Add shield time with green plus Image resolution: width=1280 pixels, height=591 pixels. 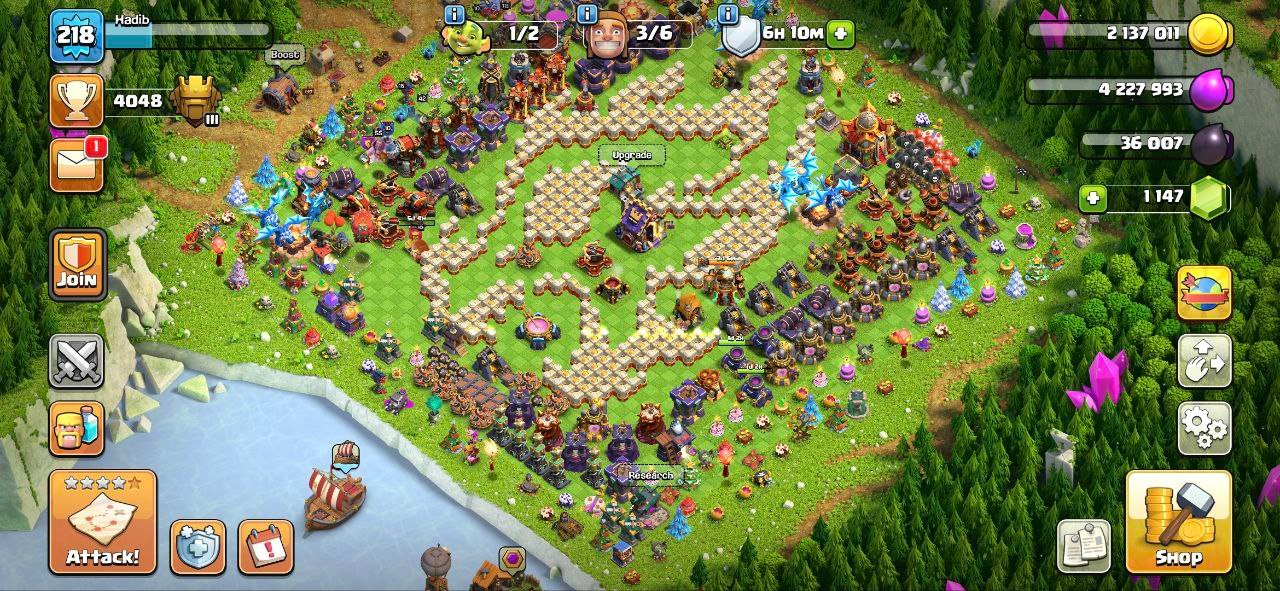pos(840,33)
